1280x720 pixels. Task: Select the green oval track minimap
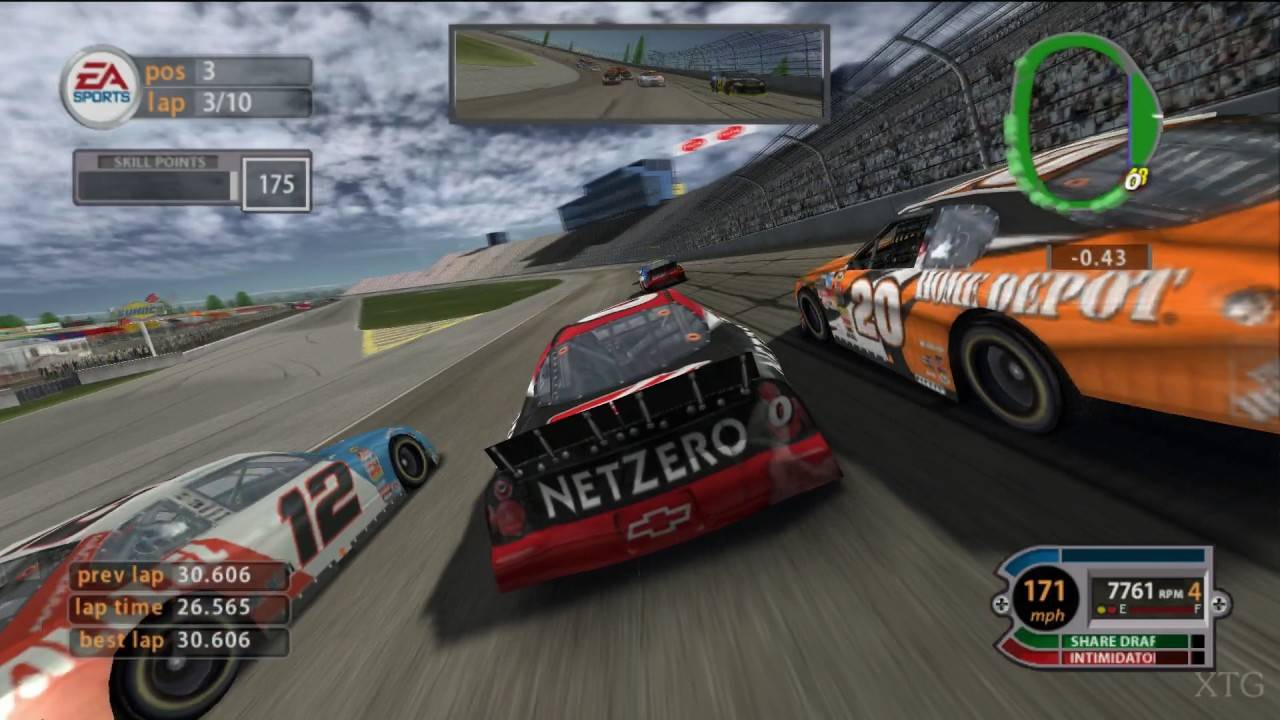coord(1083,121)
